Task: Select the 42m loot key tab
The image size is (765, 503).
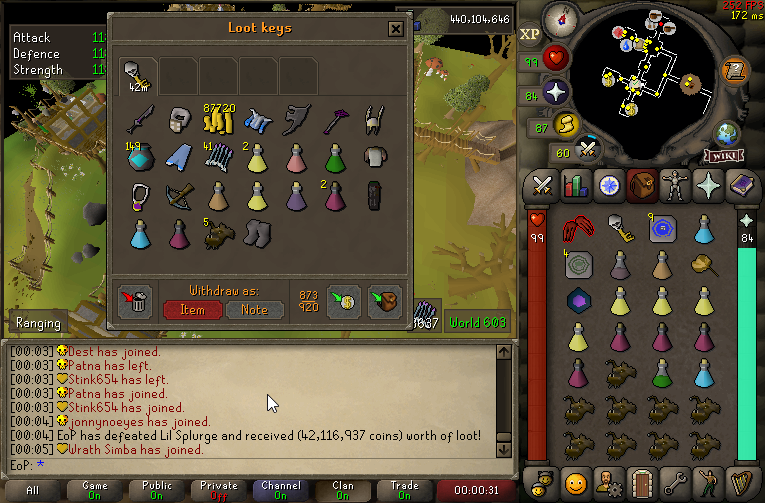Action: click(137, 75)
